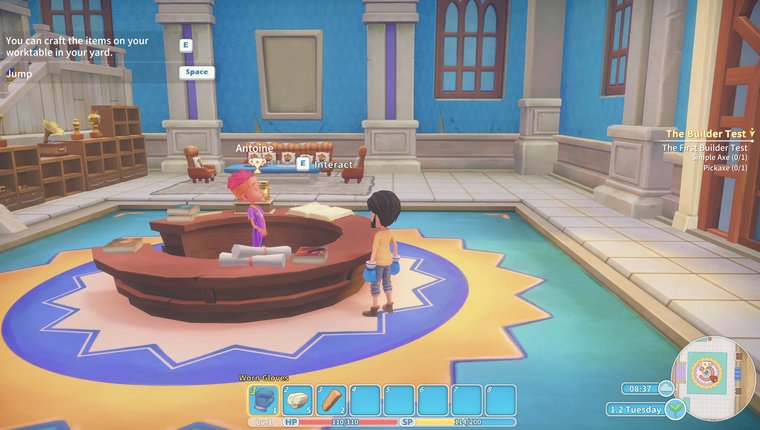
Task: Select the stone item in hotbar slot 2
Action: click(298, 400)
